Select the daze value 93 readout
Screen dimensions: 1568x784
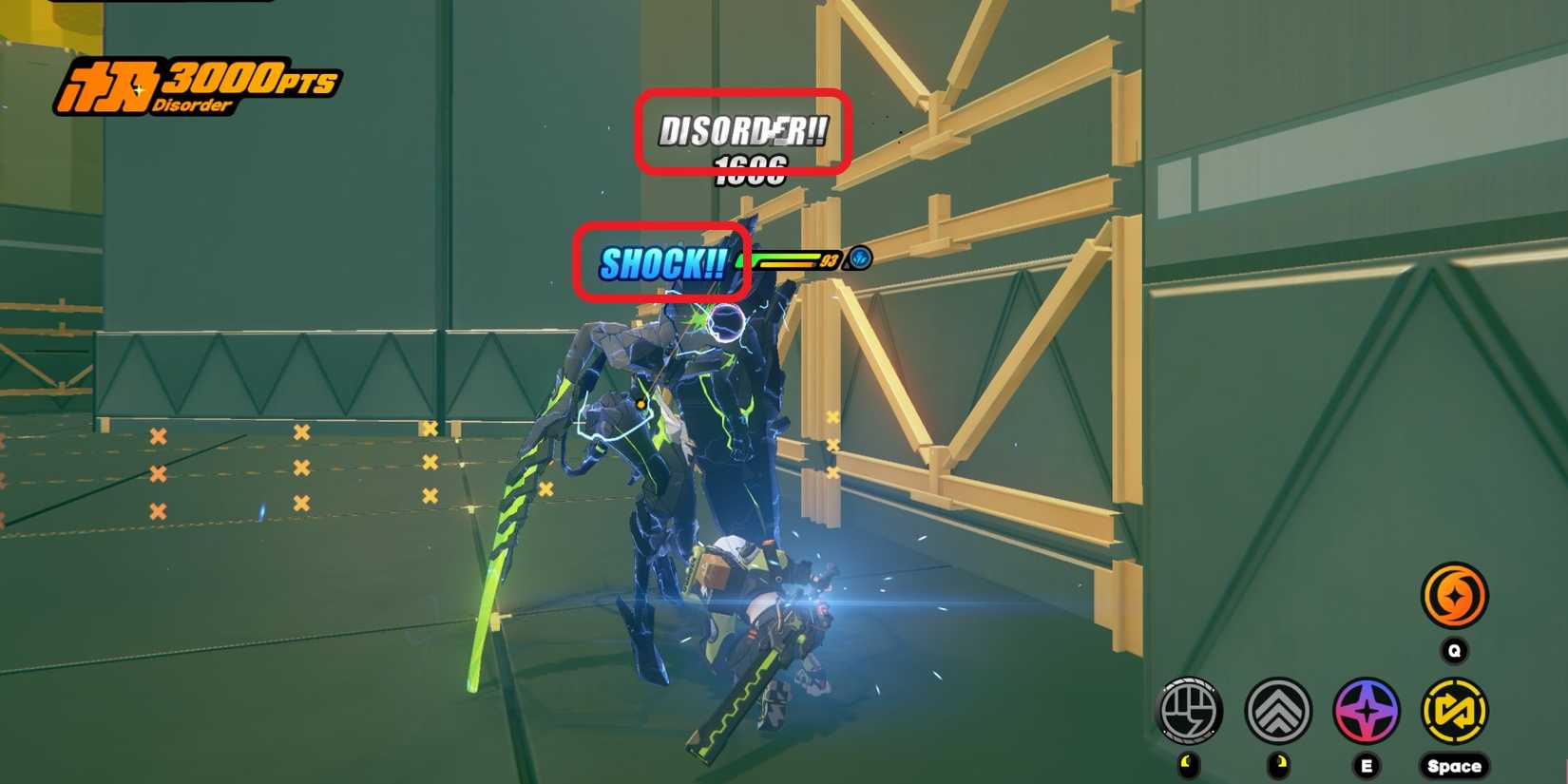pos(829,258)
